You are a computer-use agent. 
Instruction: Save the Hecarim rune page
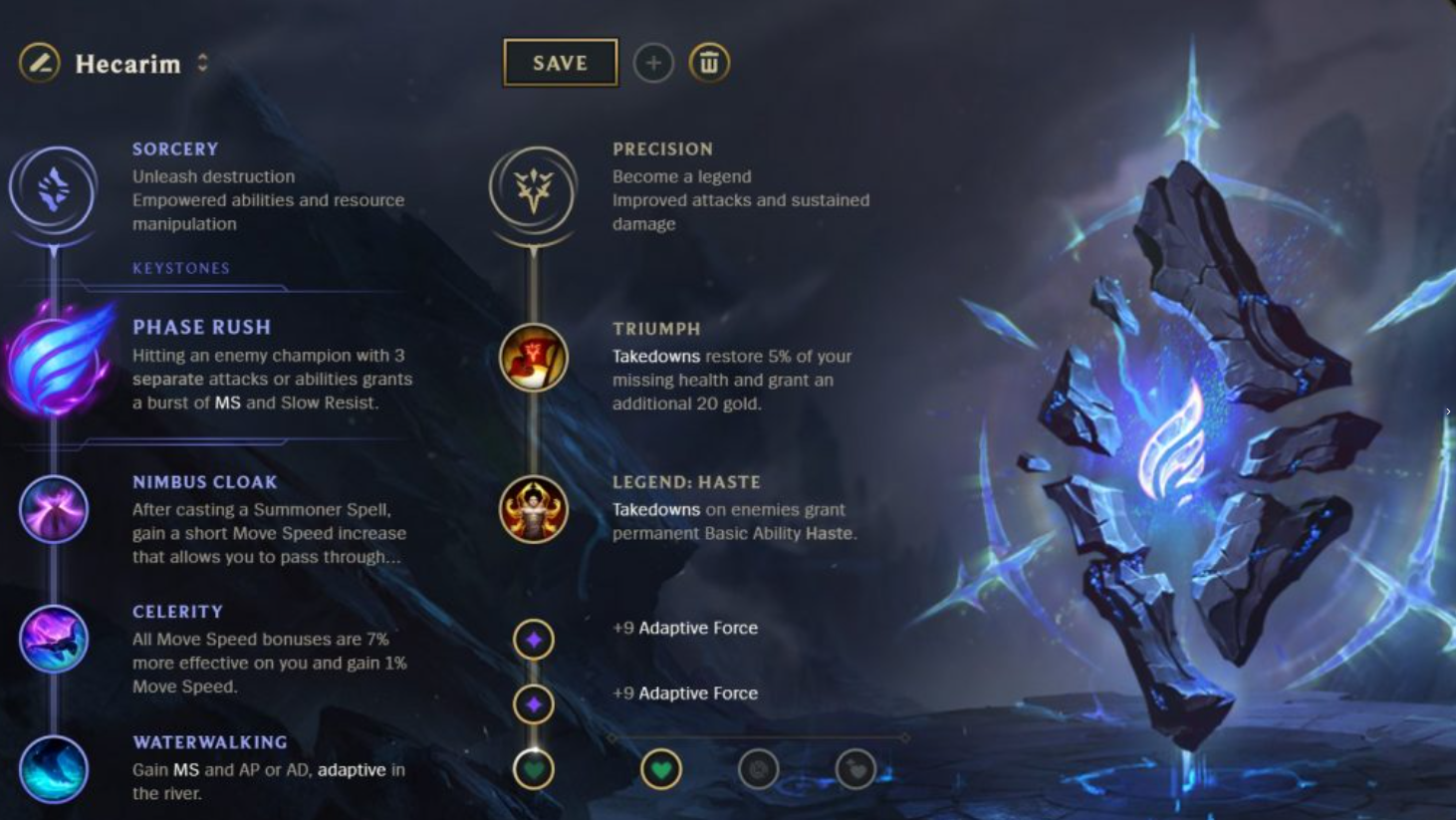coord(560,62)
